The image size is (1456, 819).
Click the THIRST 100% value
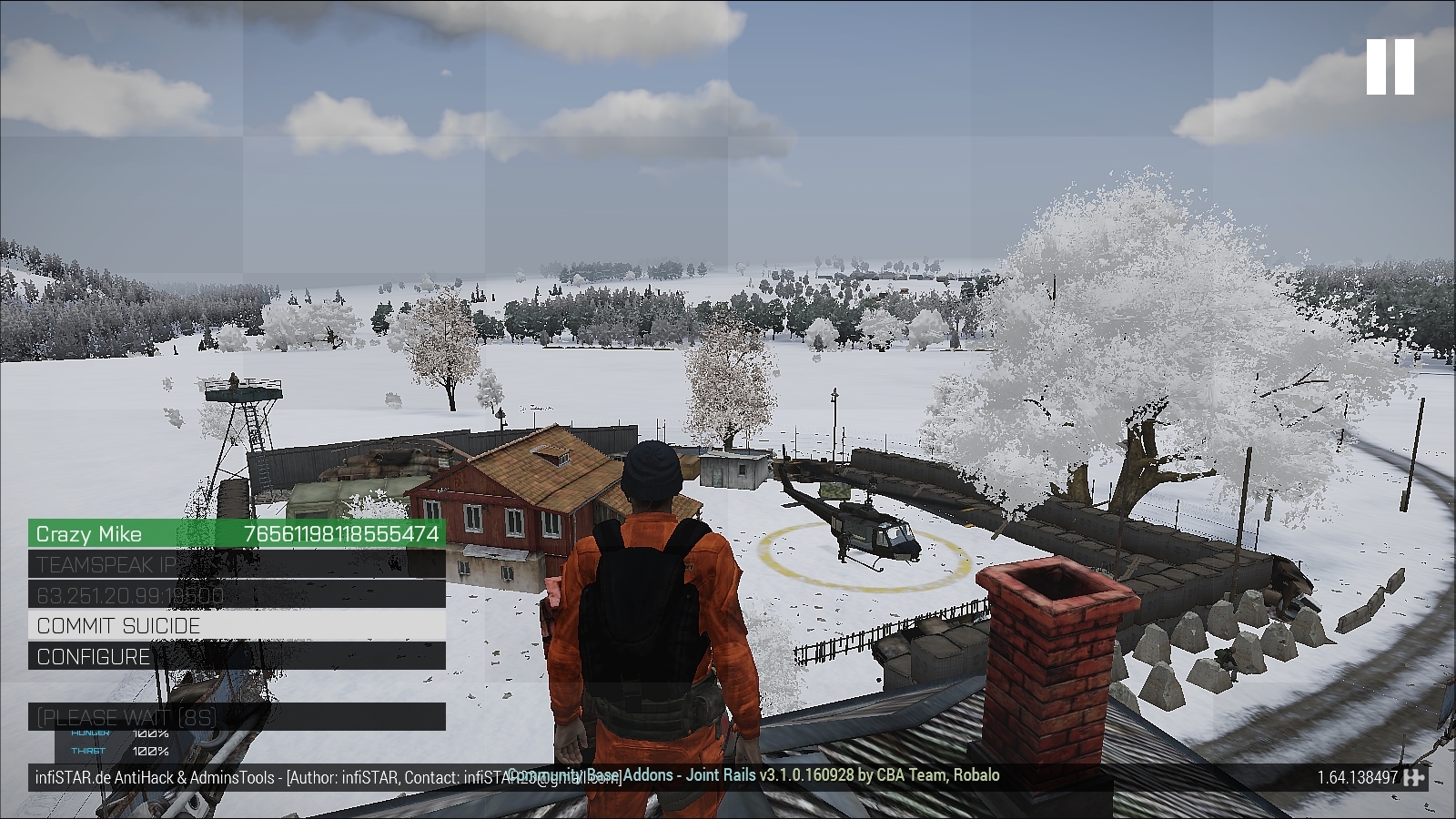coord(152,753)
